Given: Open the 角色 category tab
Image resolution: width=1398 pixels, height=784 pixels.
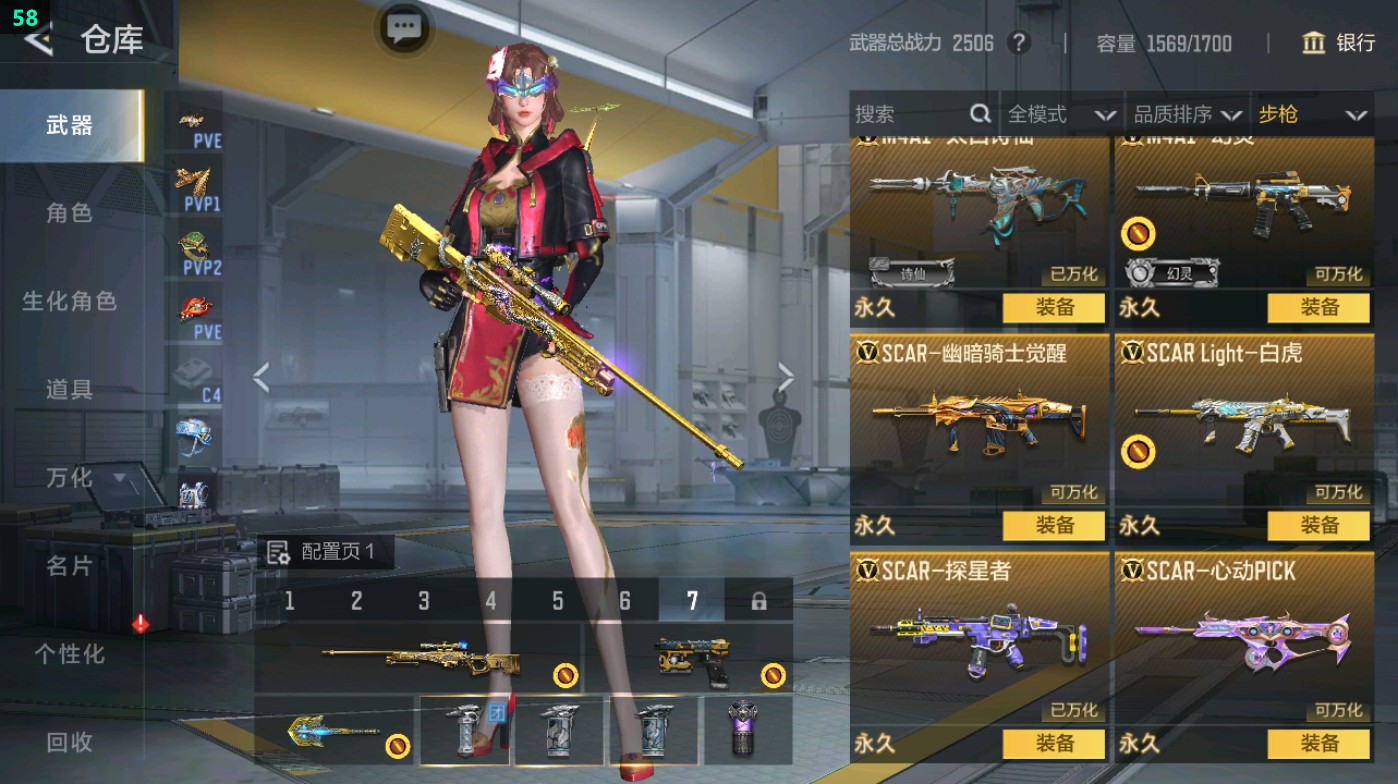Looking at the screenshot, I should (70, 213).
